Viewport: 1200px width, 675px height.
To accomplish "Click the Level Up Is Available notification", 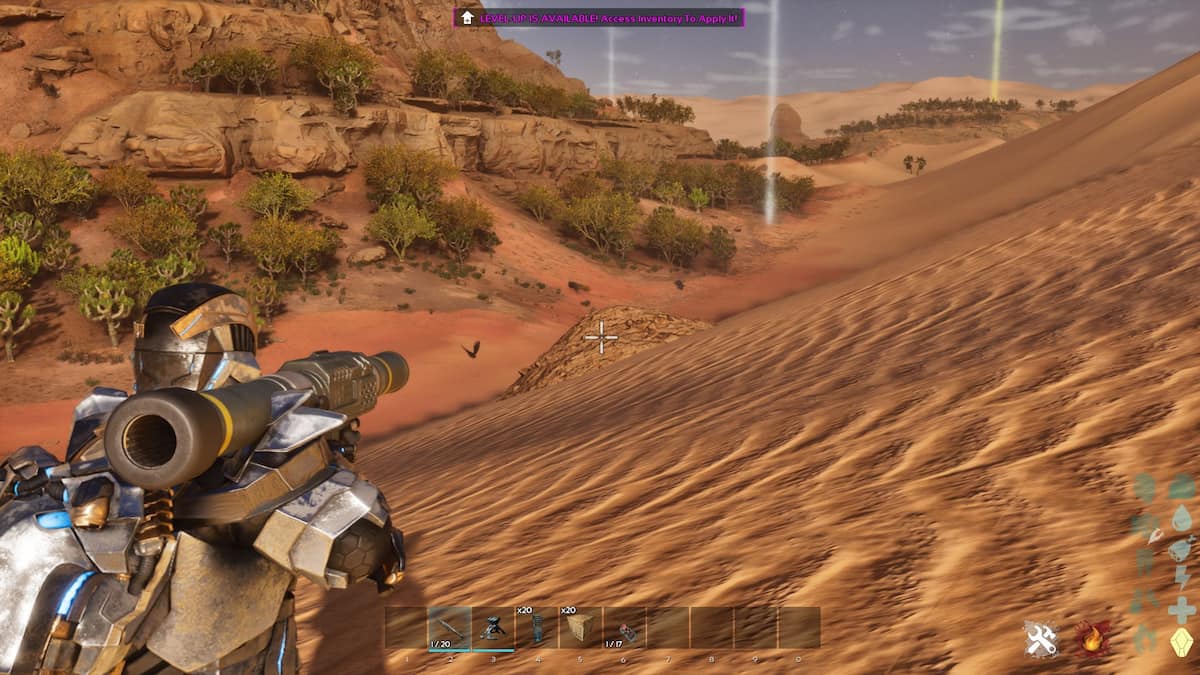I will coord(599,17).
